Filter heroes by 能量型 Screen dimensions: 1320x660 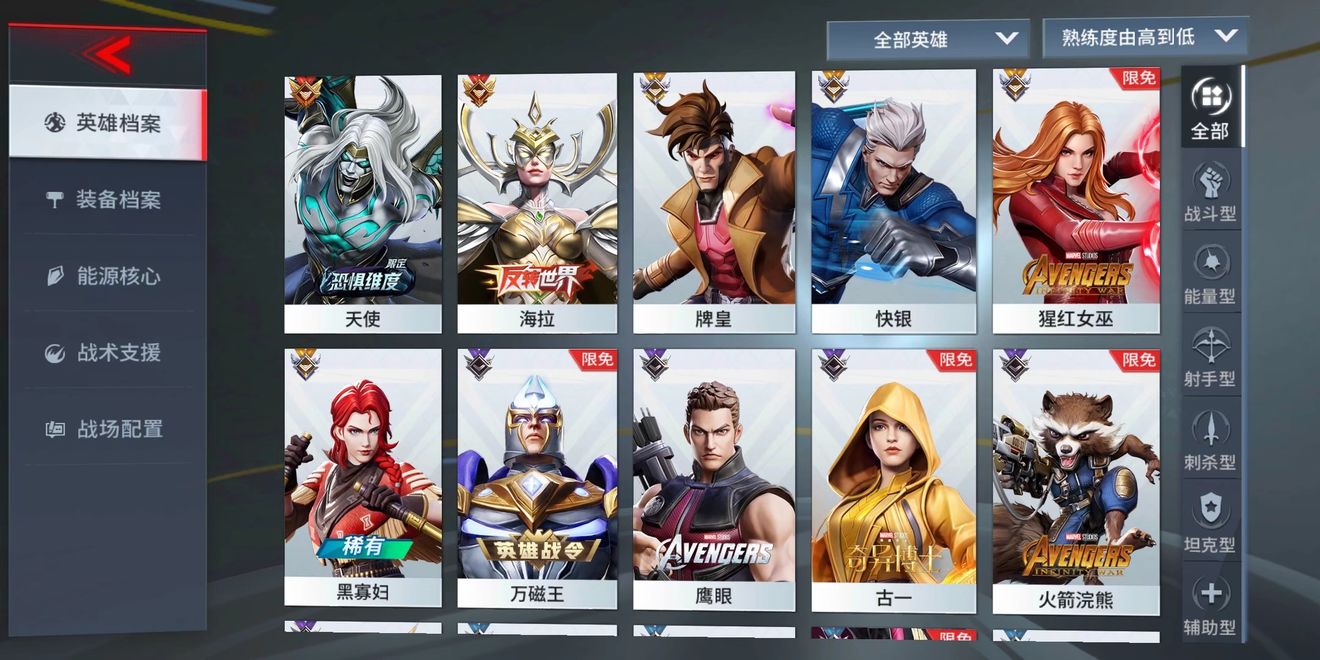(1210, 274)
